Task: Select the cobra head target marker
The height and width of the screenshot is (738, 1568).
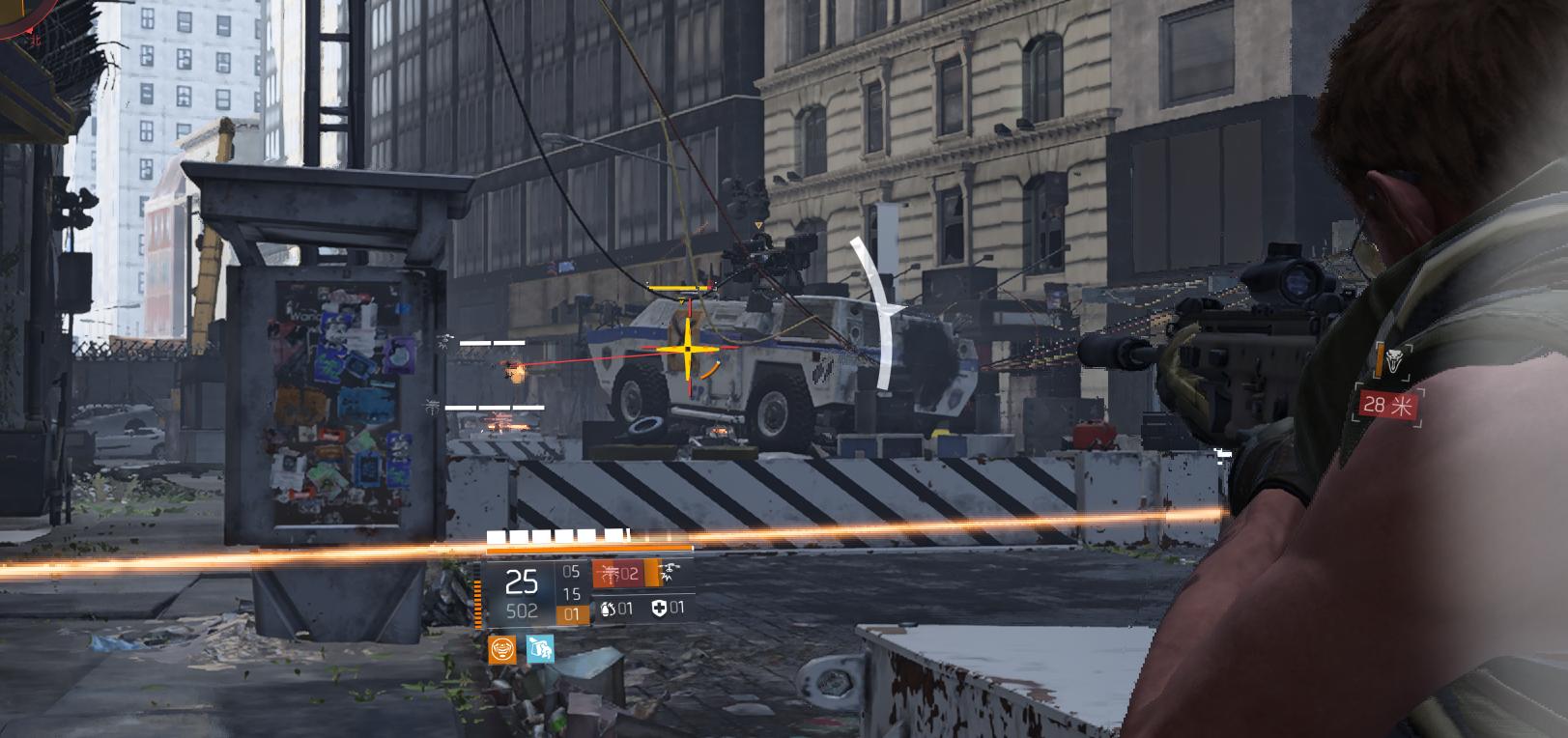Action: (1394, 362)
